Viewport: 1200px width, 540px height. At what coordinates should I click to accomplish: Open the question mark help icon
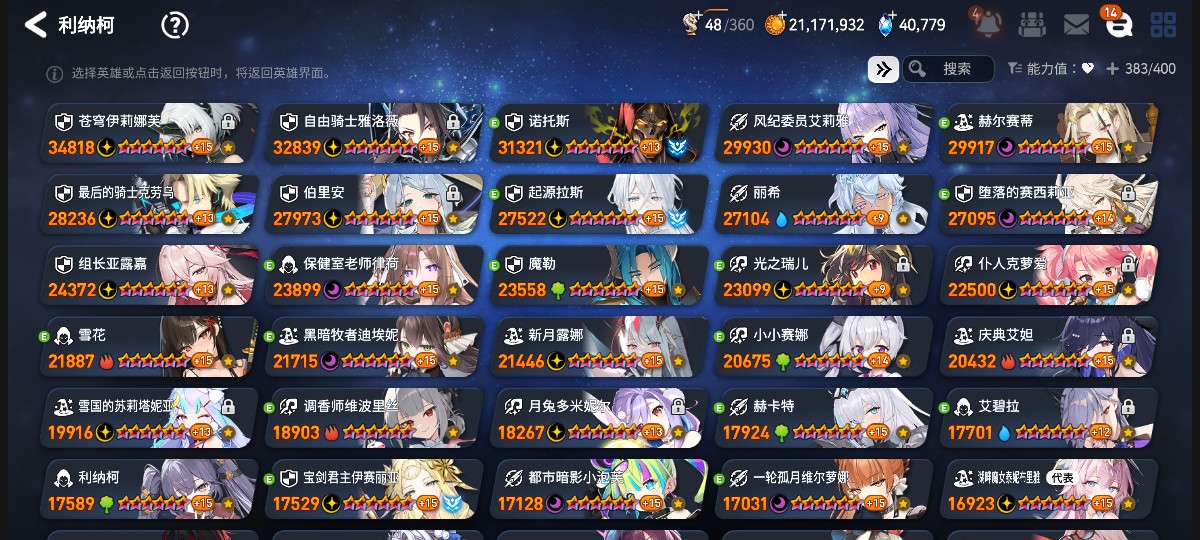(175, 25)
